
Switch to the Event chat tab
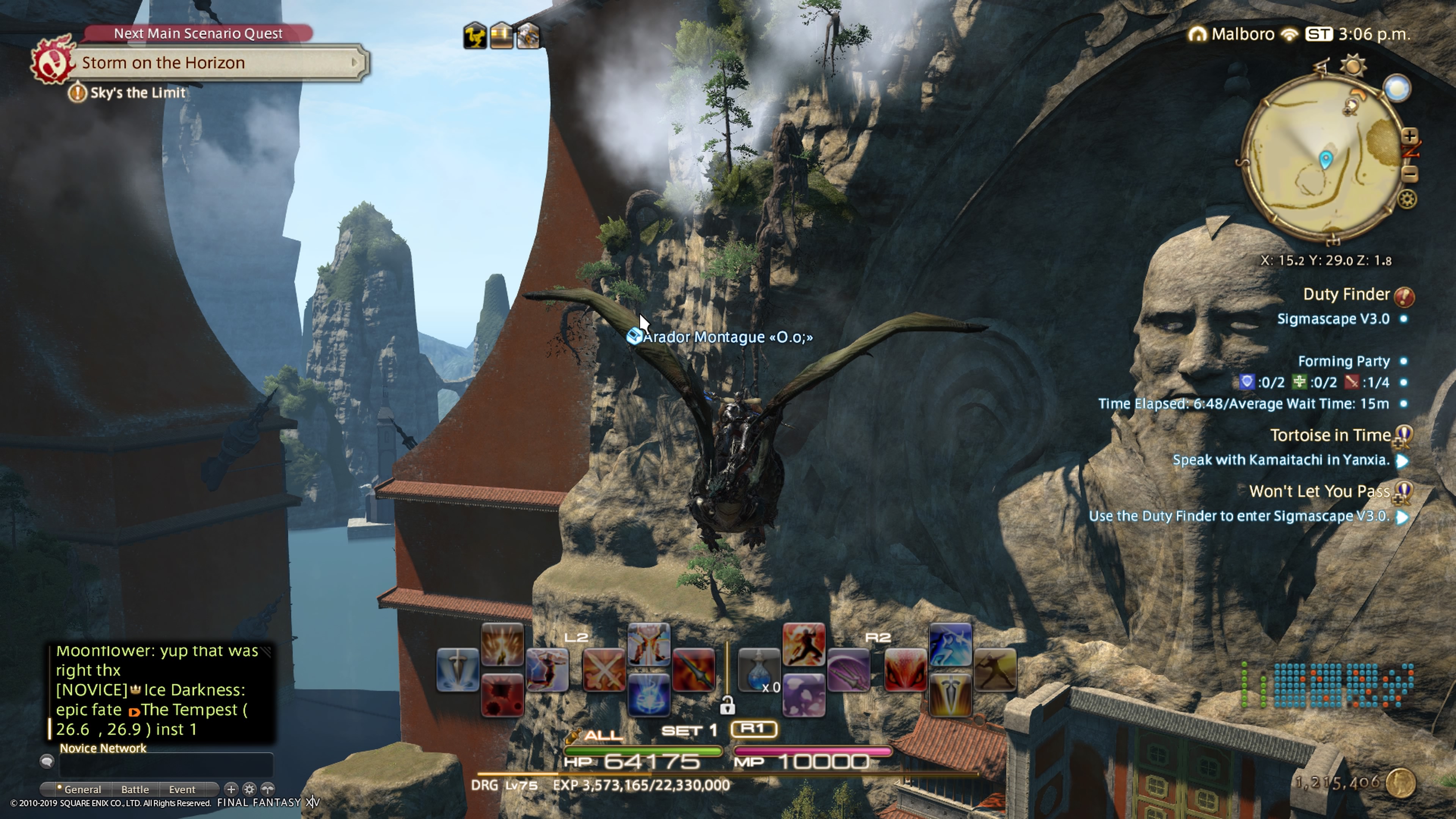point(182,789)
